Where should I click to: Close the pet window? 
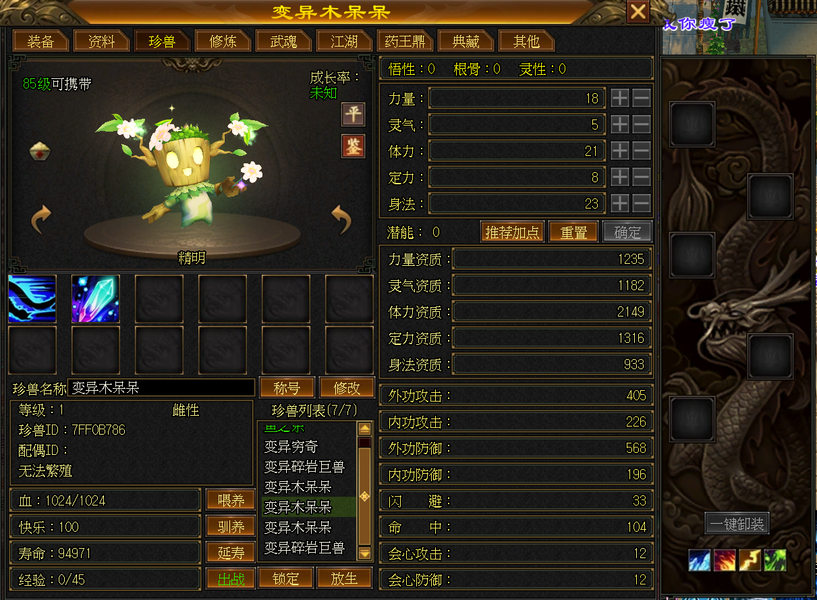point(638,12)
